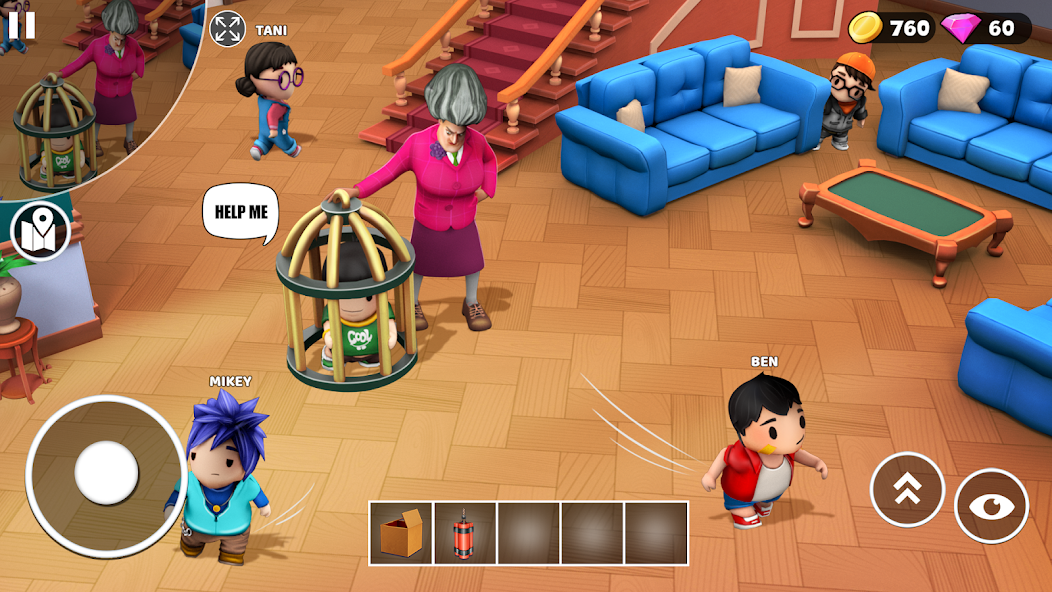Screen dimensions: 1052x592
Task: Tap the eye view button
Action: click(x=991, y=506)
